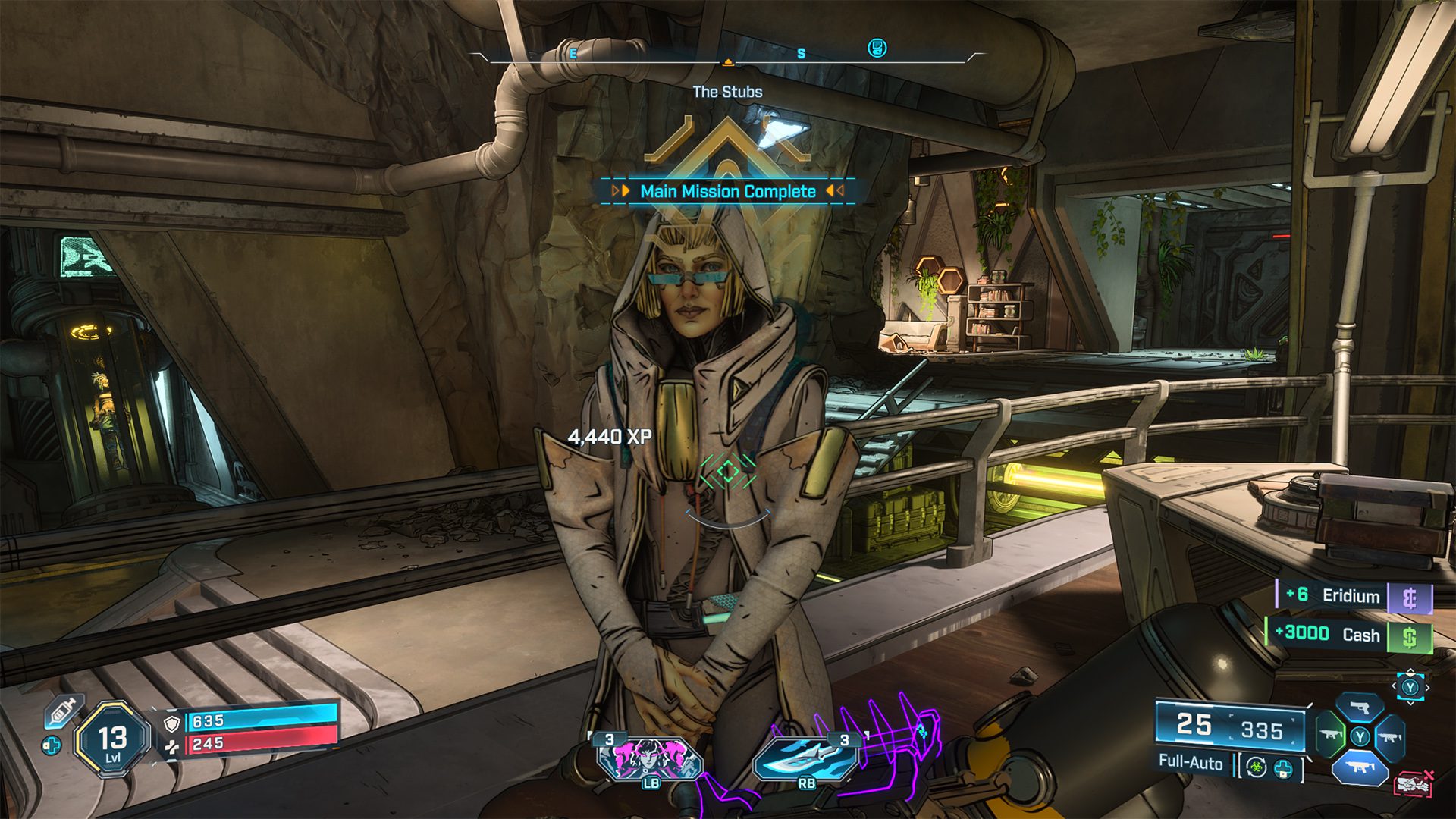Click the Eridium reward notification
The image size is (1456, 819).
[1355, 596]
